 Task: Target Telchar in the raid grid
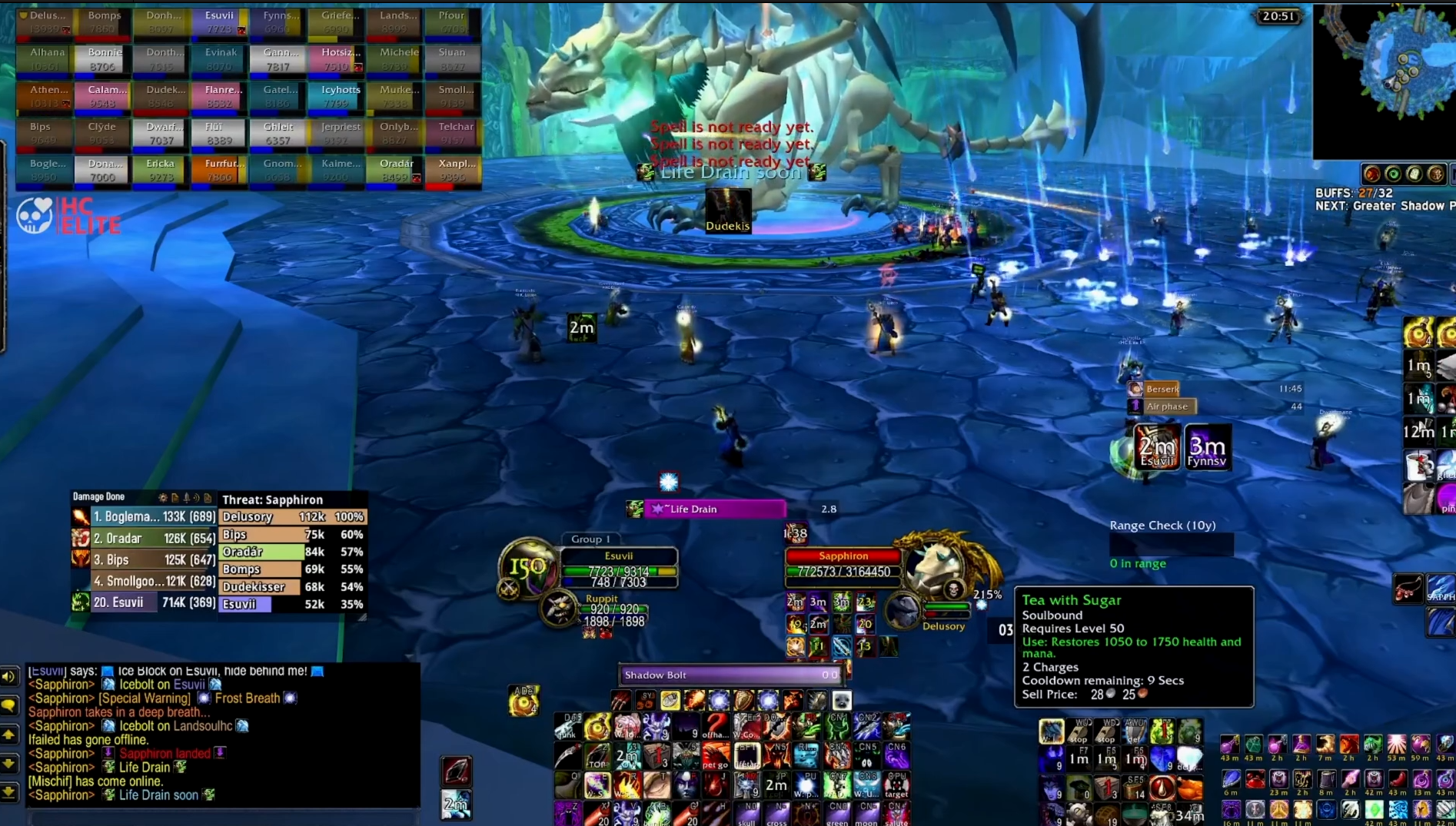pyautogui.click(x=456, y=134)
